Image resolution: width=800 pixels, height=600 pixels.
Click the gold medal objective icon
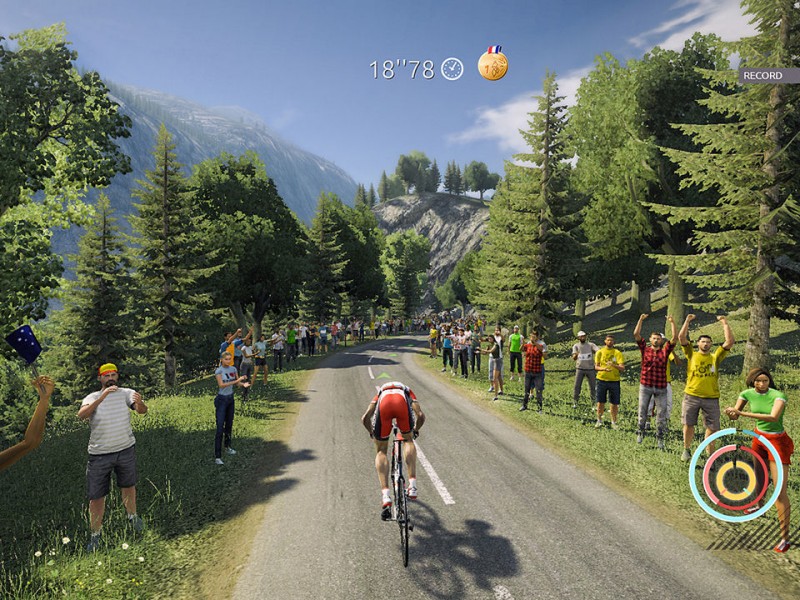pyautogui.click(x=492, y=64)
